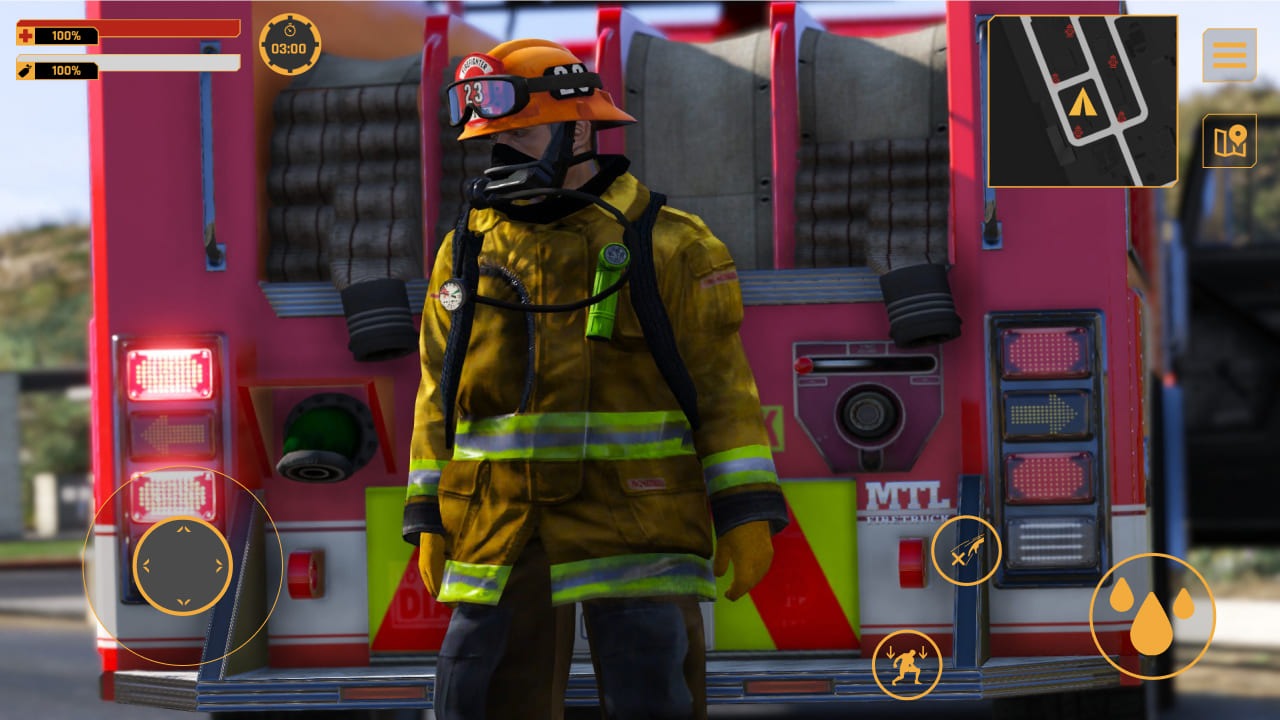Select a red fire marker on the minimap

1111,64
